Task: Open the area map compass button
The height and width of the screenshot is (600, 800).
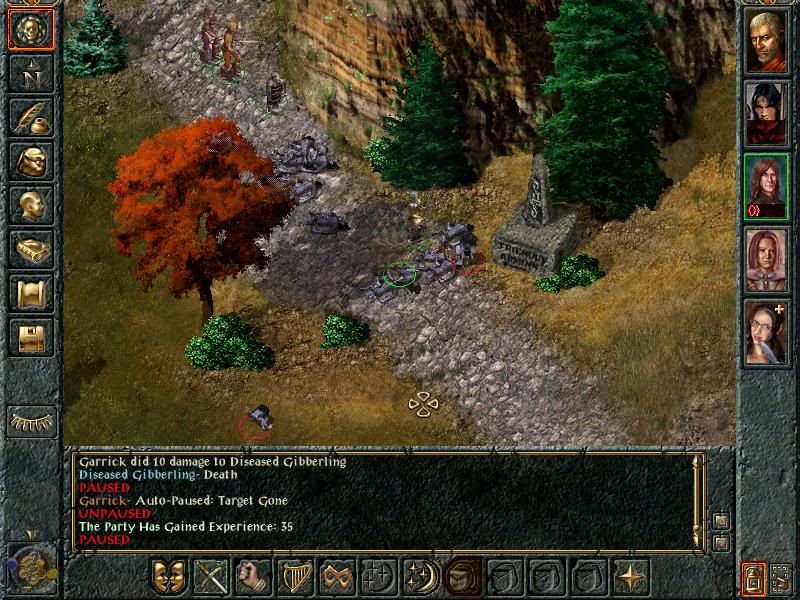Action: pos(31,74)
